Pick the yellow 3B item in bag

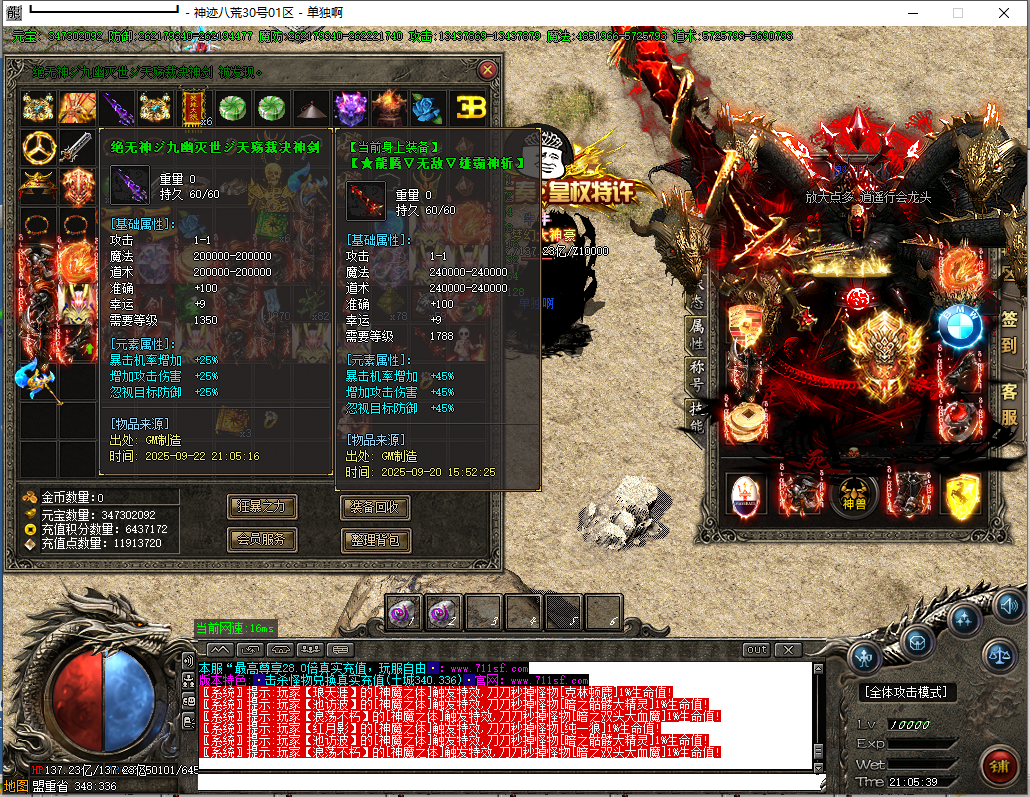tap(467, 107)
